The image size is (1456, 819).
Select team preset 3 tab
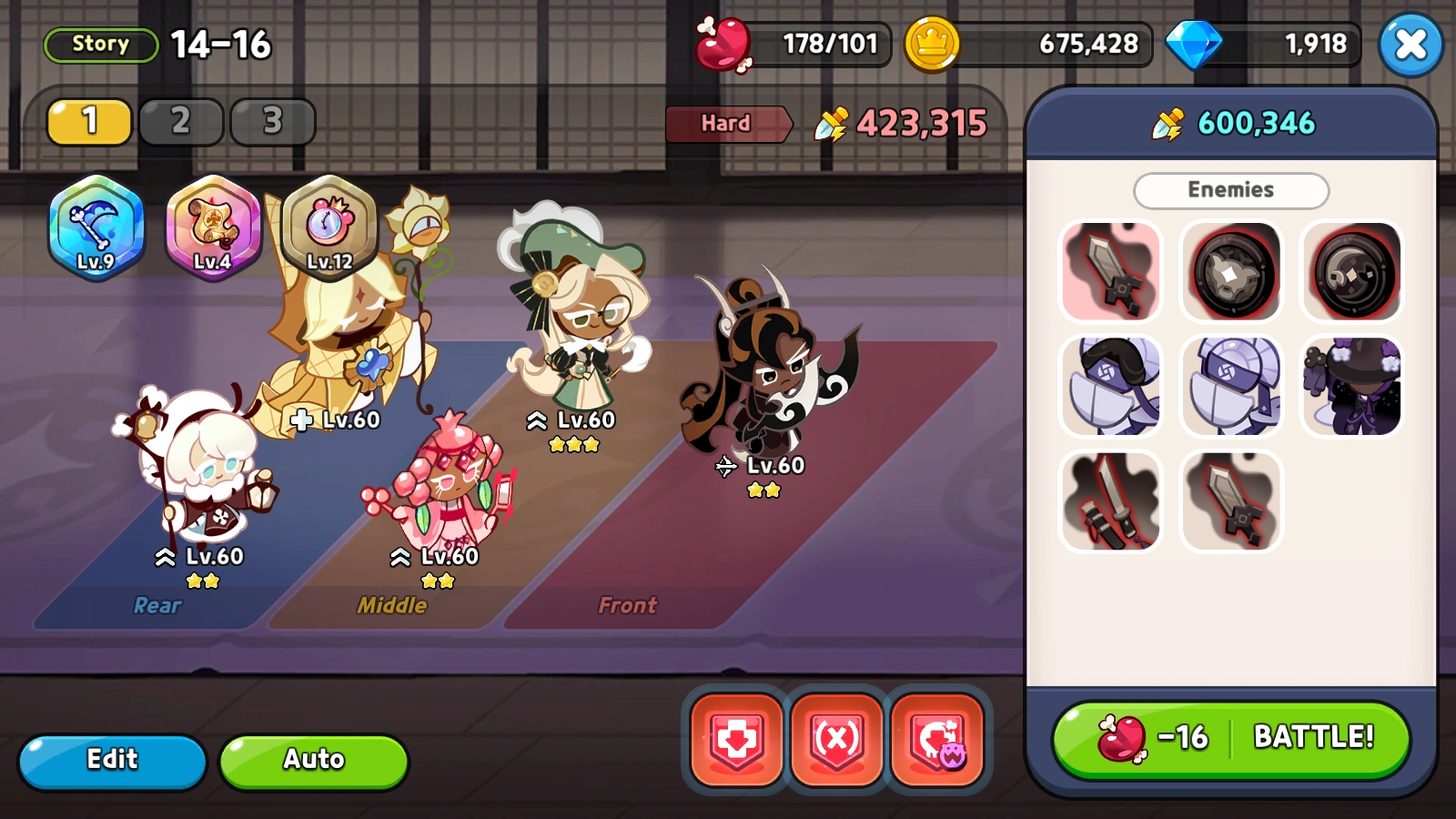tap(271, 121)
